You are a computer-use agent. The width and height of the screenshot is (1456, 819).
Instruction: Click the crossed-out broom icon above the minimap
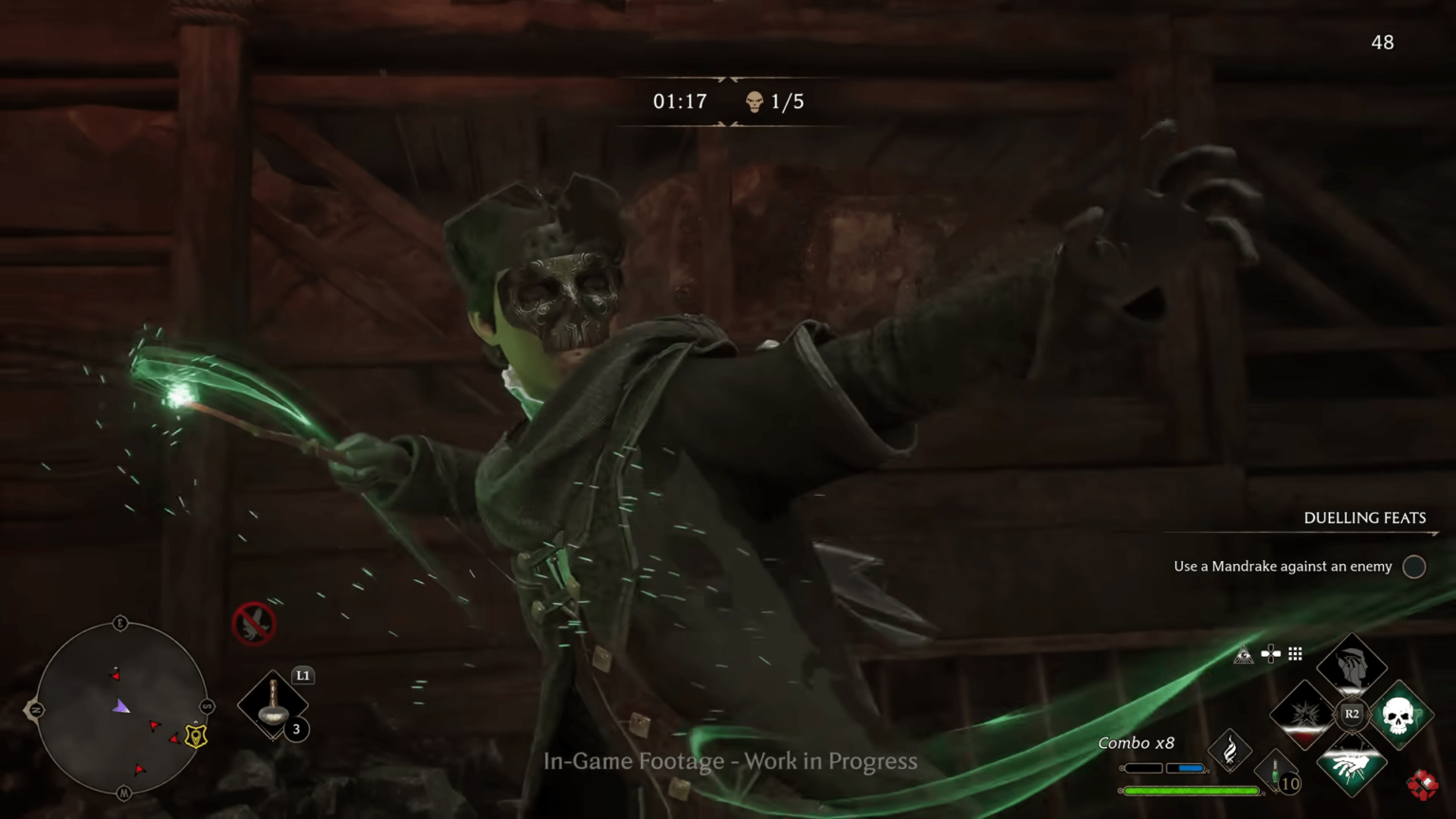point(254,624)
